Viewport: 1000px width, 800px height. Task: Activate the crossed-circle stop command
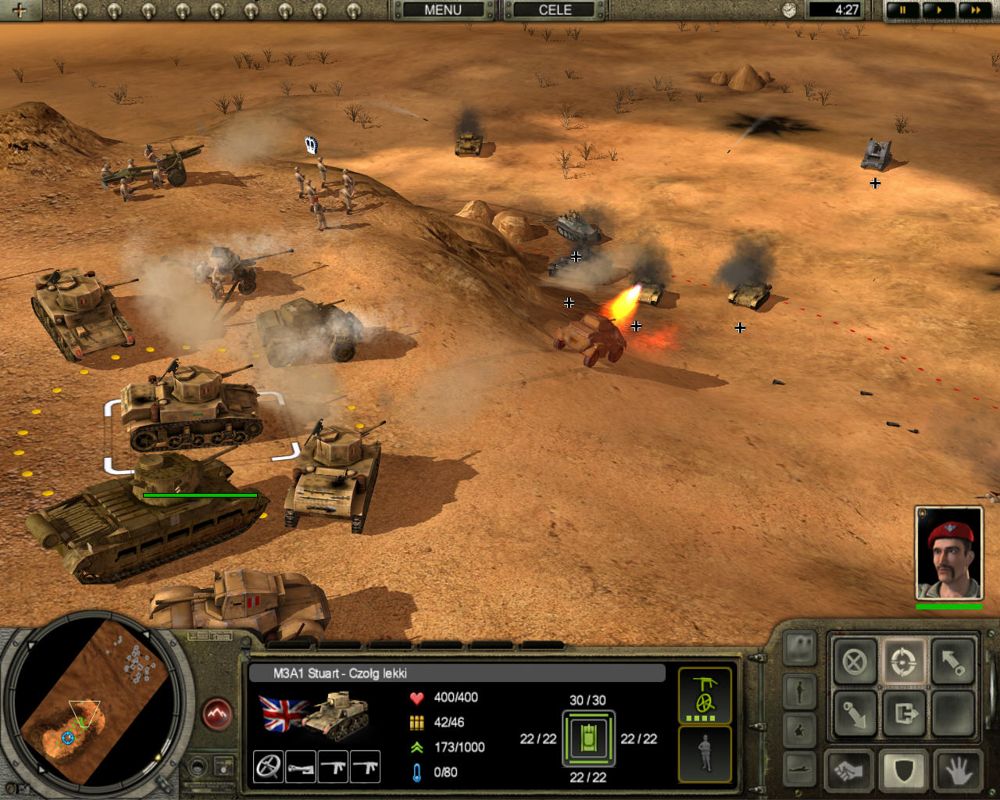[853, 661]
